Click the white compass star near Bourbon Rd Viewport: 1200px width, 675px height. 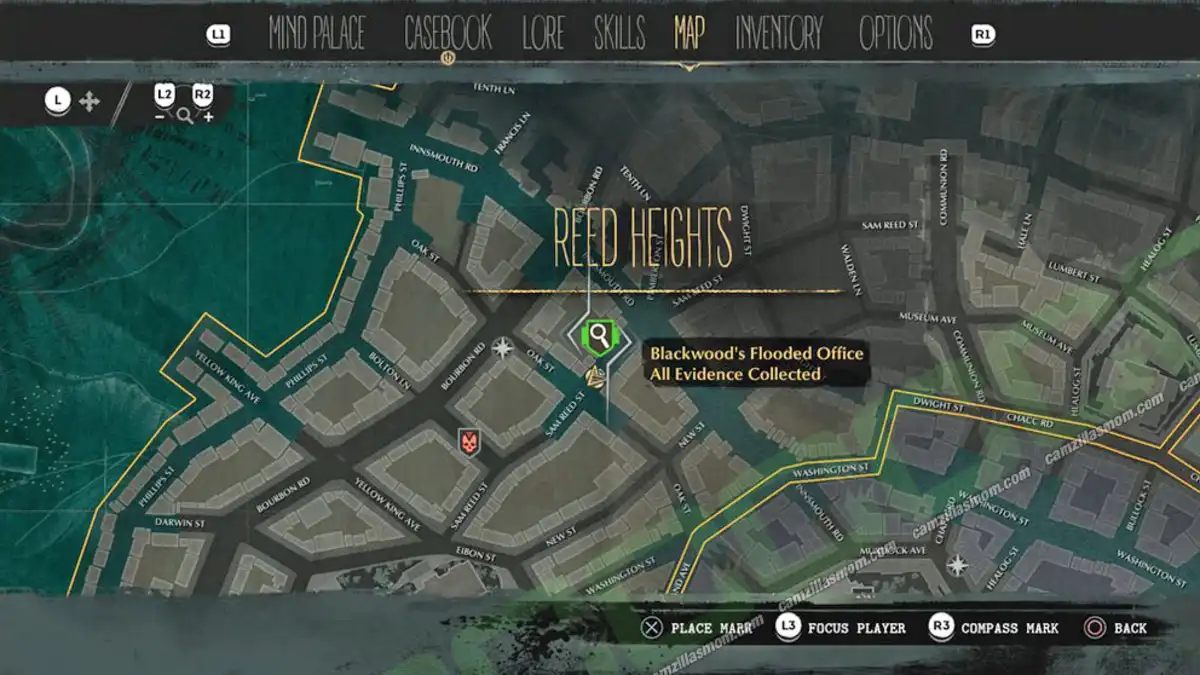coord(502,348)
